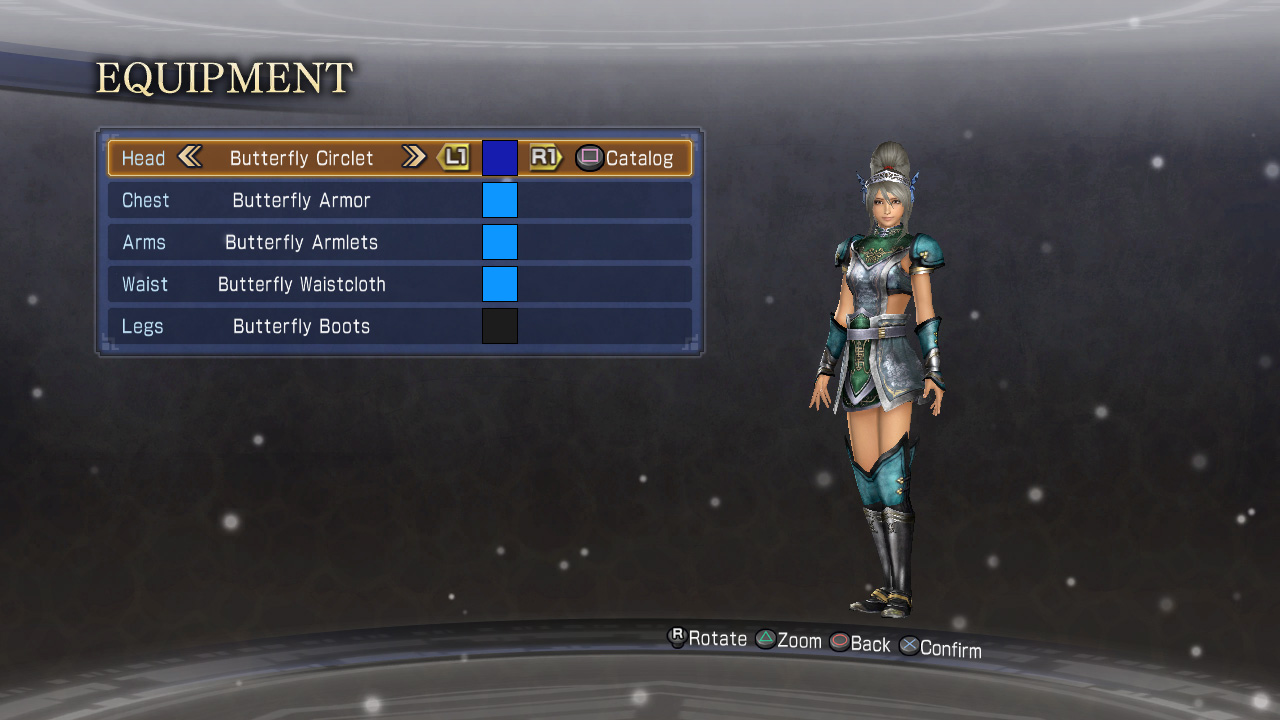The height and width of the screenshot is (720, 1280).
Task: Click the Chest row's light blue swatch
Action: click(x=500, y=200)
